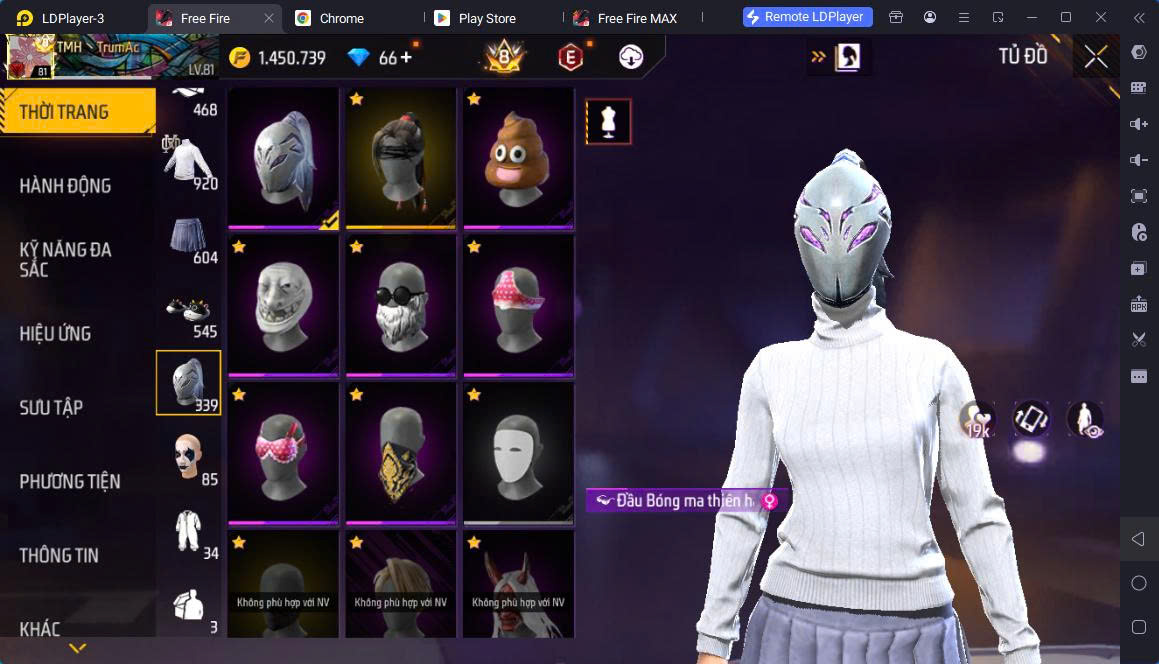1159x664 pixels.
Task: Select the sneakers shoes subcategory
Action: (x=189, y=312)
